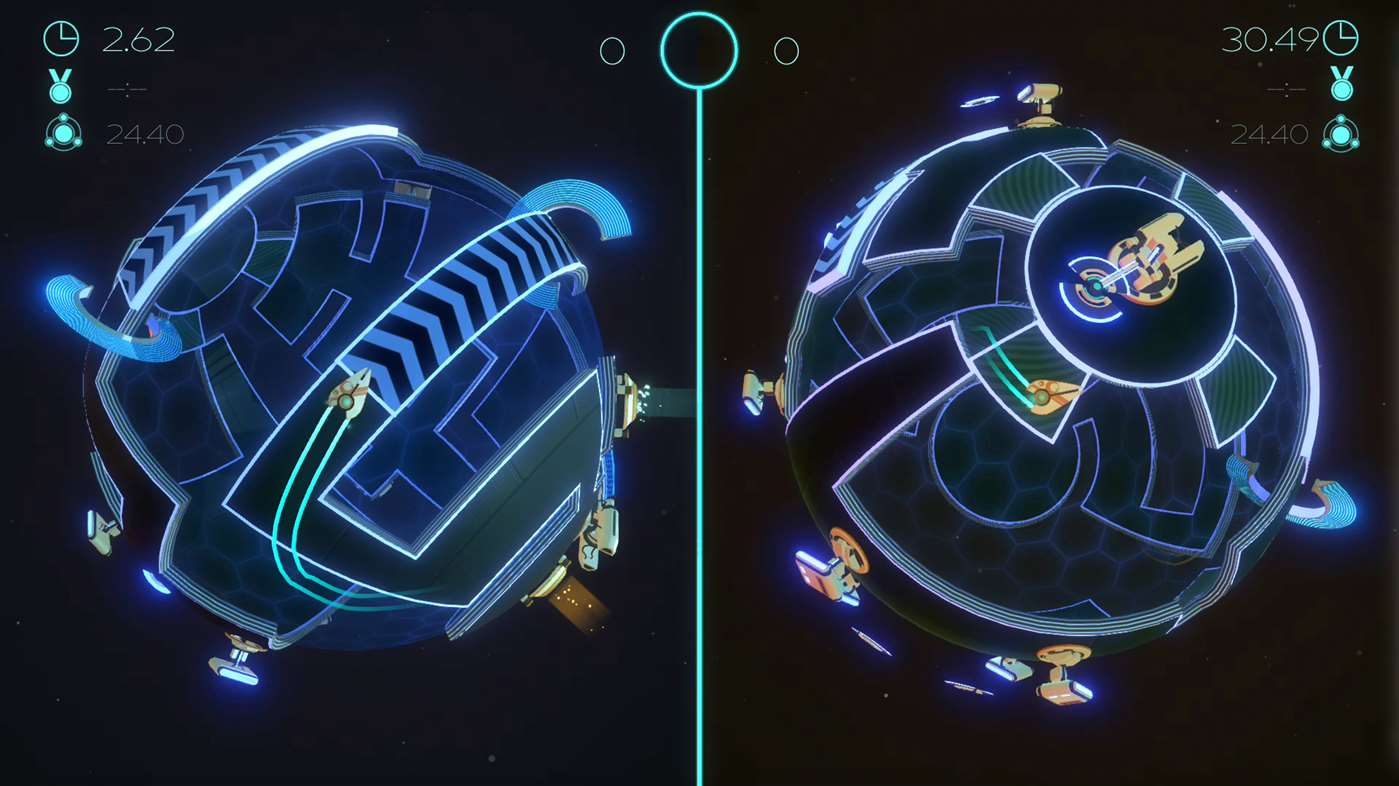Toggle the small hollow circle right of center
Image resolution: width=1399 pixels, height=786 pixels.
pos(786,50)
